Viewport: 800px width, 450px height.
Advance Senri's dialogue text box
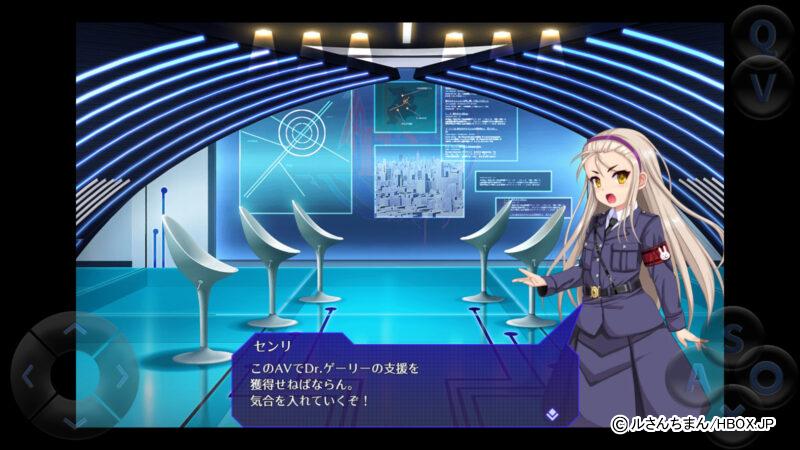coord(400,385)
